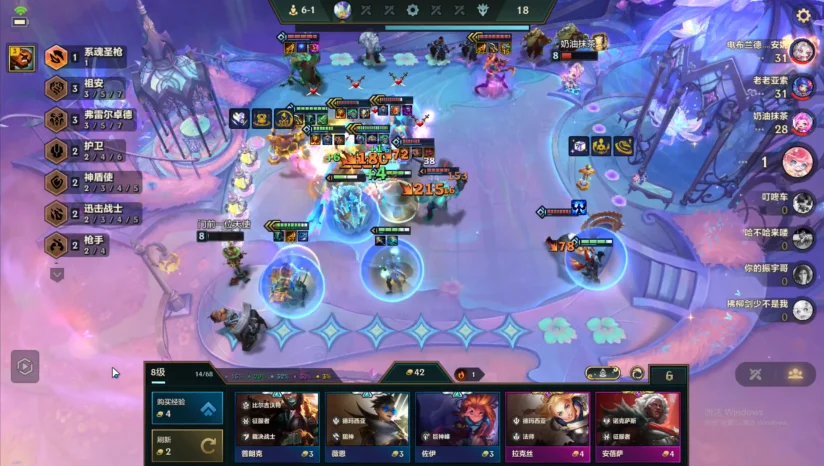The height and width of the screenshot is (466, 824).
Task: Purchase the 普朗克 champion card
Action: (x=278, y=427)
